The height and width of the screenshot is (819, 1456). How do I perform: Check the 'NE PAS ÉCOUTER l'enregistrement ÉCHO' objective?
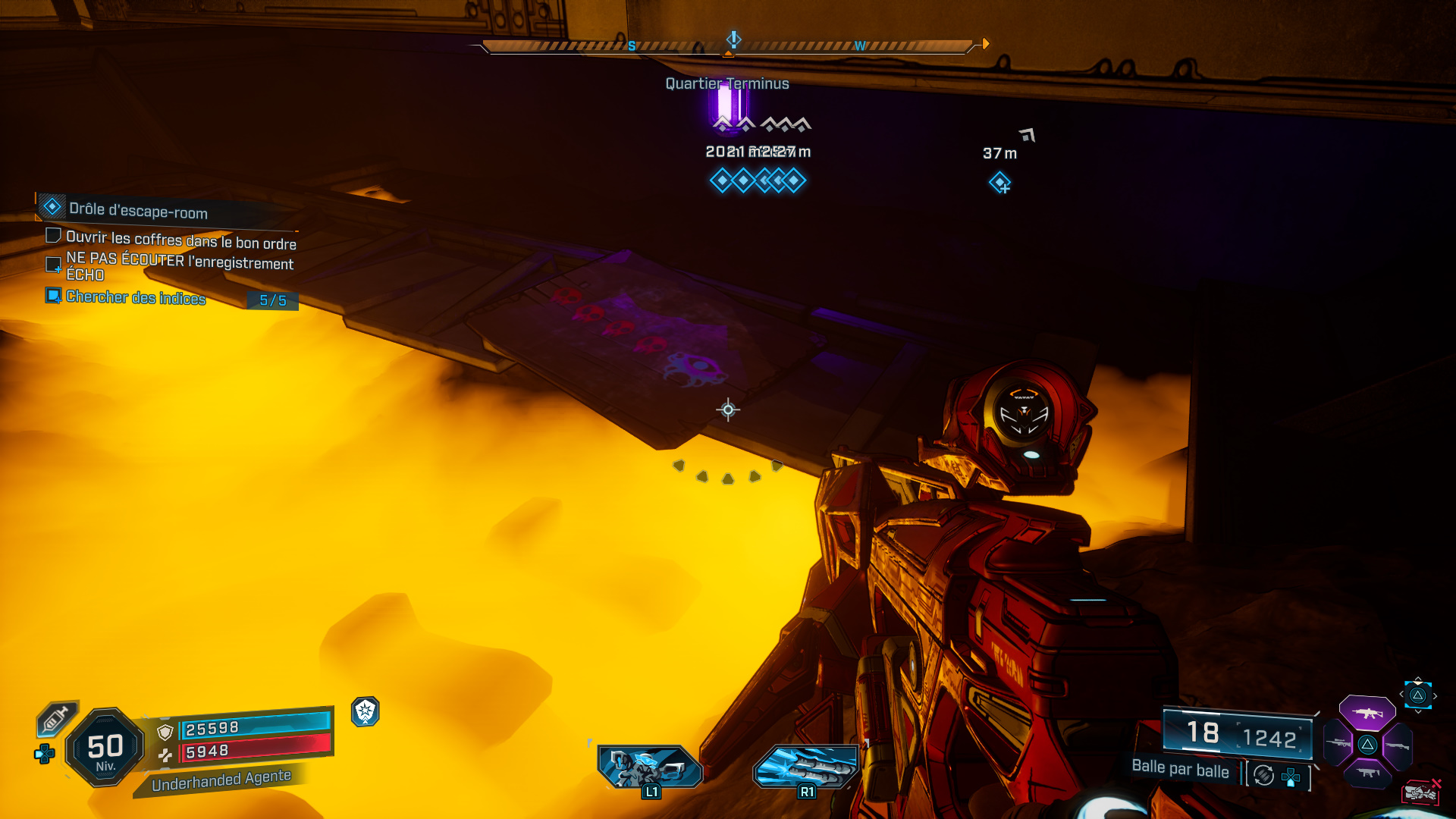(x=52, y=265)
